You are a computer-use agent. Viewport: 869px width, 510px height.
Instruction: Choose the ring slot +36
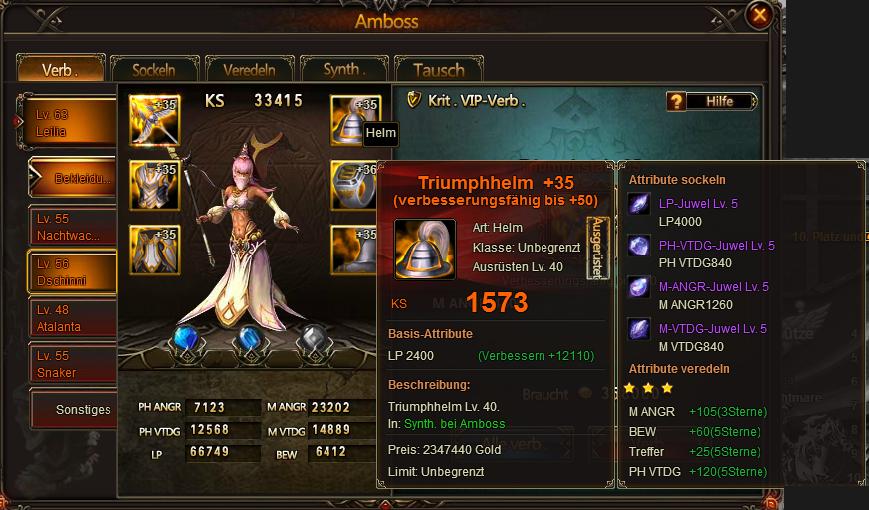355,186
